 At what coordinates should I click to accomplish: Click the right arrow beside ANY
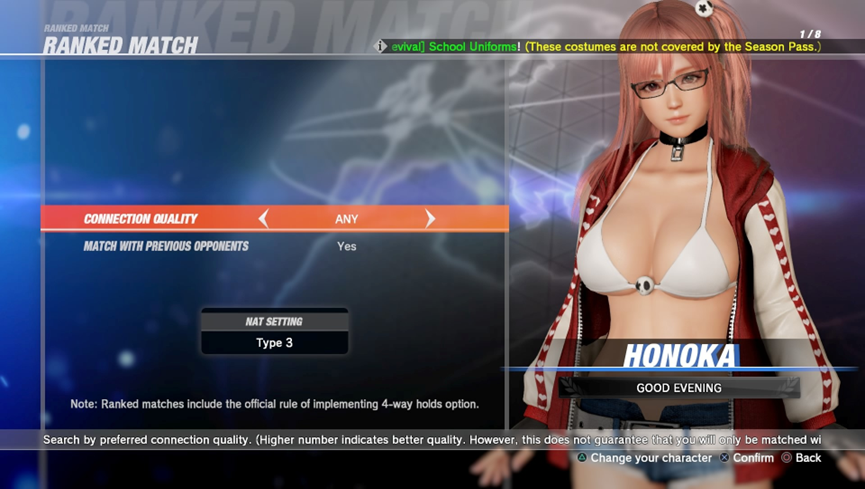(x=430, y=219)
